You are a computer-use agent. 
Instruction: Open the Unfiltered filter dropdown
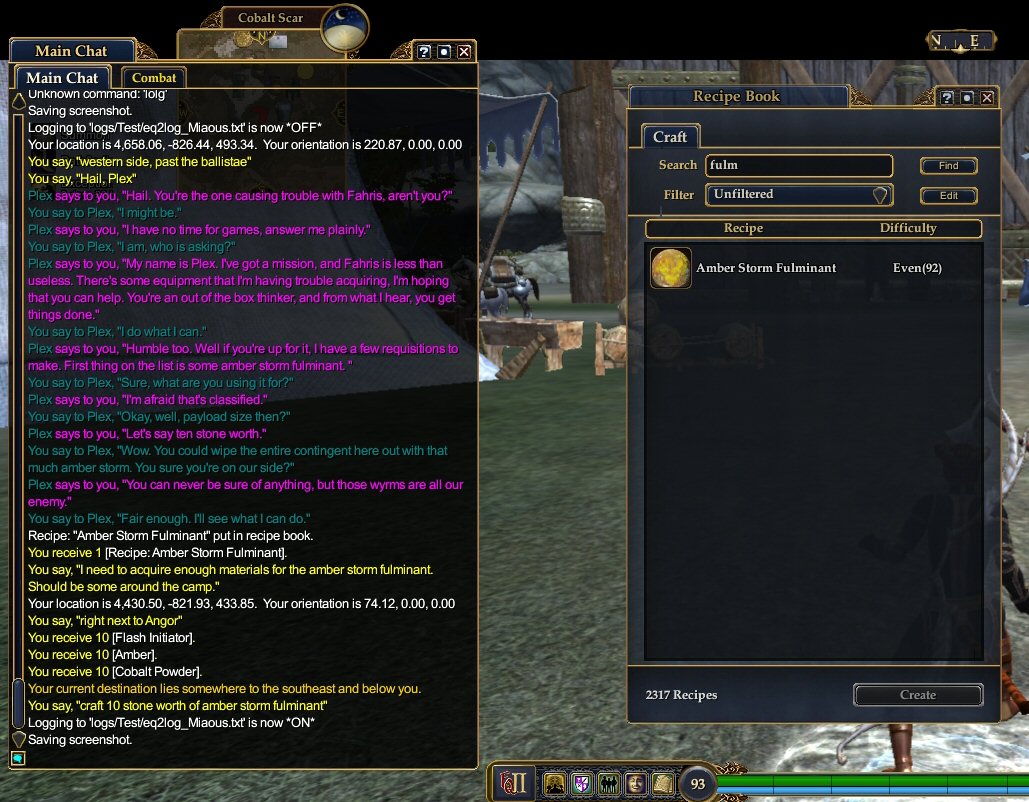(x=798, y=195)
